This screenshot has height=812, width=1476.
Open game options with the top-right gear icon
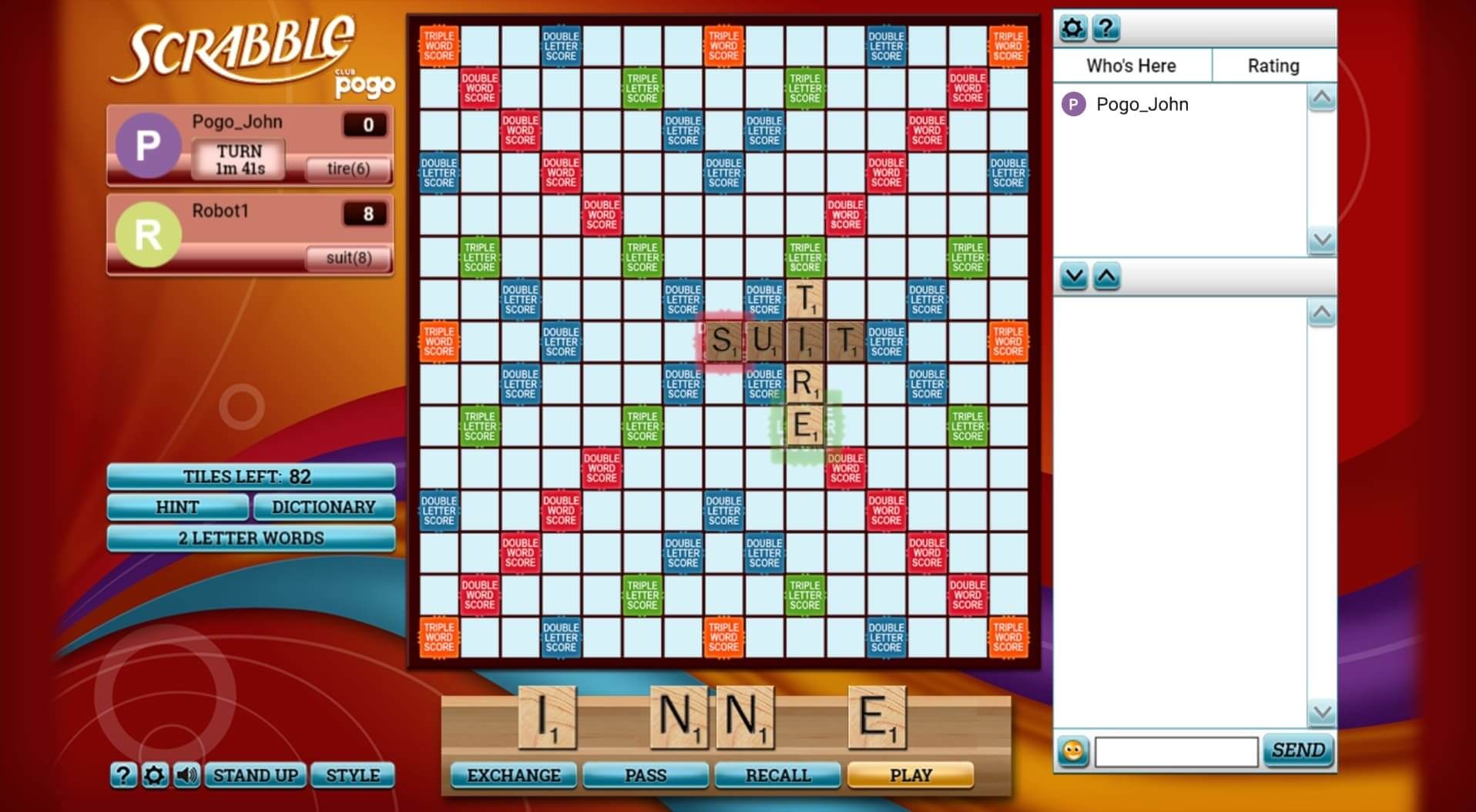1072,26
